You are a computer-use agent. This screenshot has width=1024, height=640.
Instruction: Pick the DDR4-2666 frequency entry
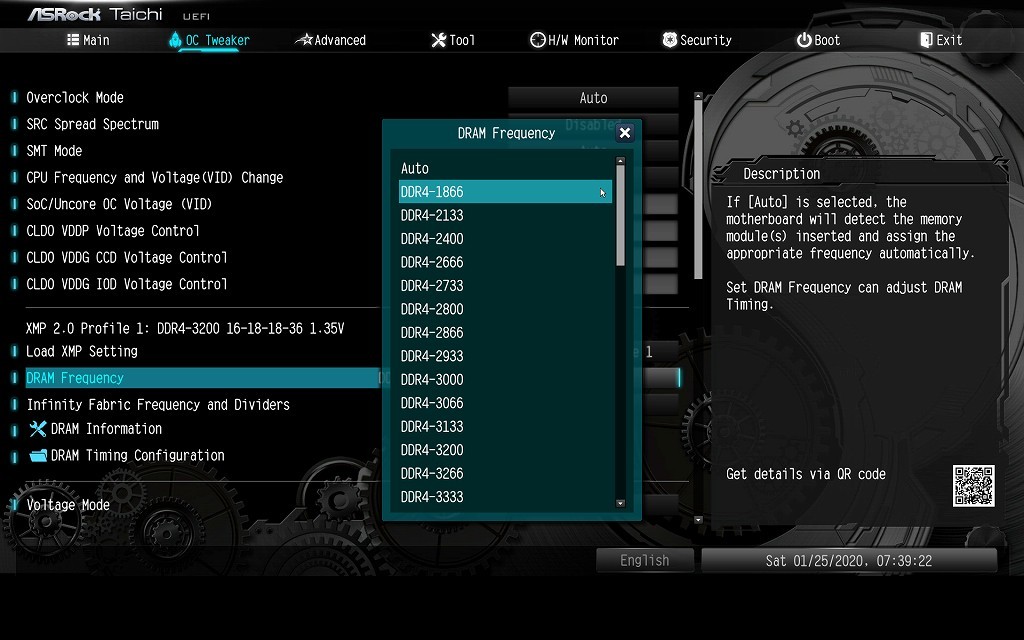[x=432, y=262]
